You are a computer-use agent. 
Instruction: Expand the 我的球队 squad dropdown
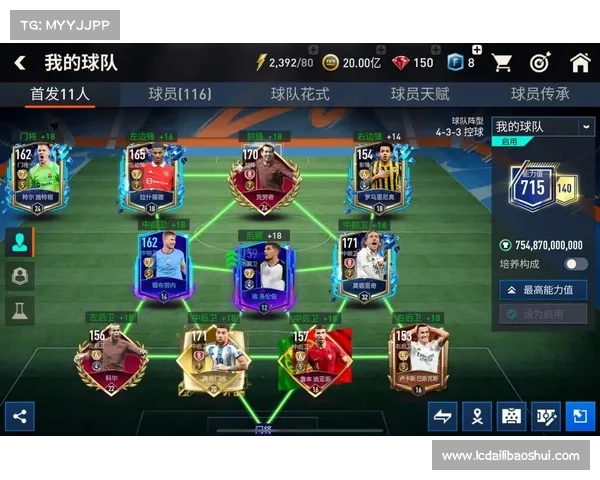pyautogui.click(x=543, y=127)
